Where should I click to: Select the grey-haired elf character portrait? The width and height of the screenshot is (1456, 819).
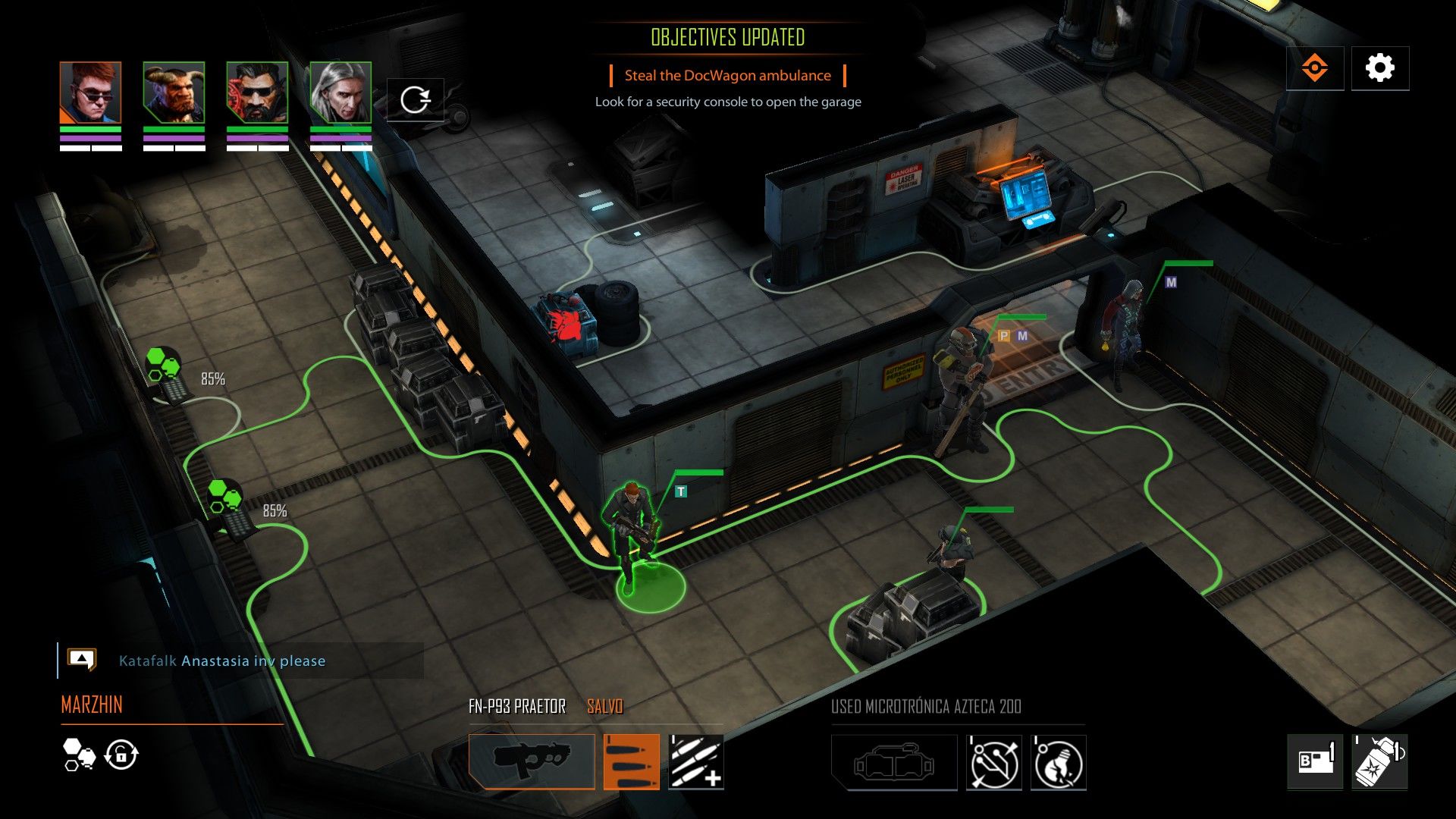click(340, 93)
